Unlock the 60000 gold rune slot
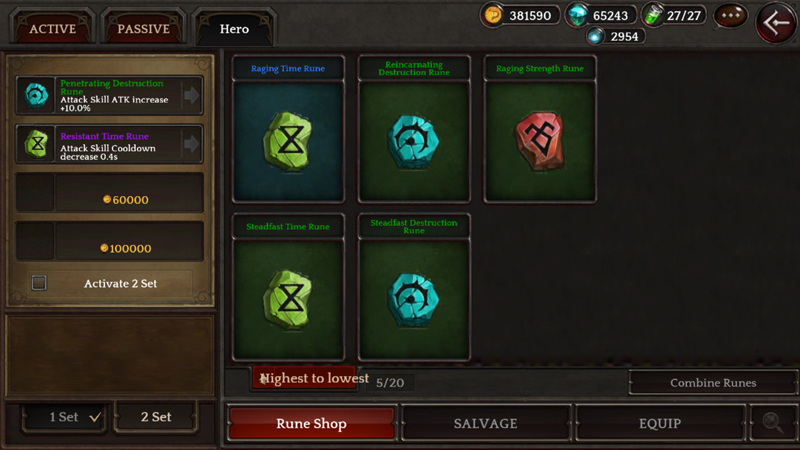 (110, 193)
